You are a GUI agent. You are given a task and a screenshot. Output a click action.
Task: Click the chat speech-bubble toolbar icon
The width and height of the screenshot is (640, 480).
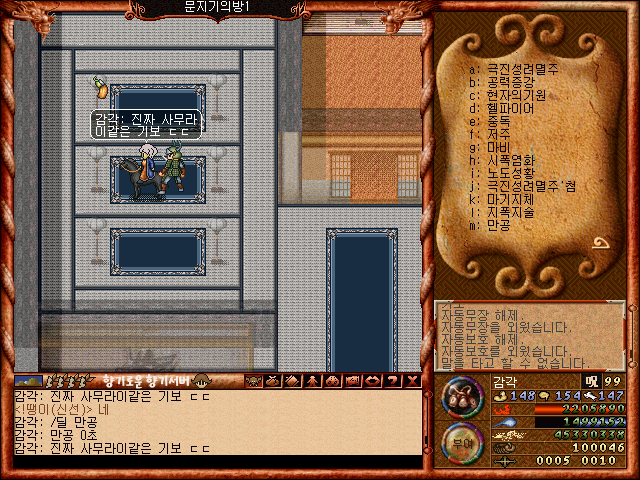click(x=373, y=381)
